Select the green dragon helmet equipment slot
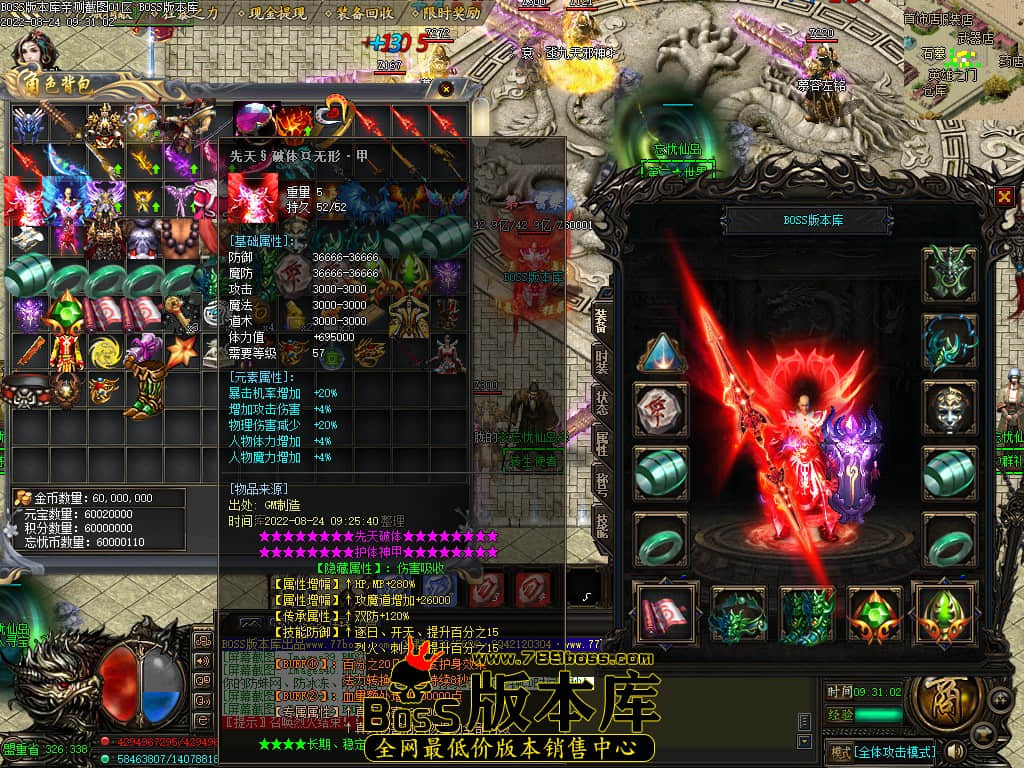The height and width of the screenshot is (768, 1024). pyautogui.click(x=948, y=270)
